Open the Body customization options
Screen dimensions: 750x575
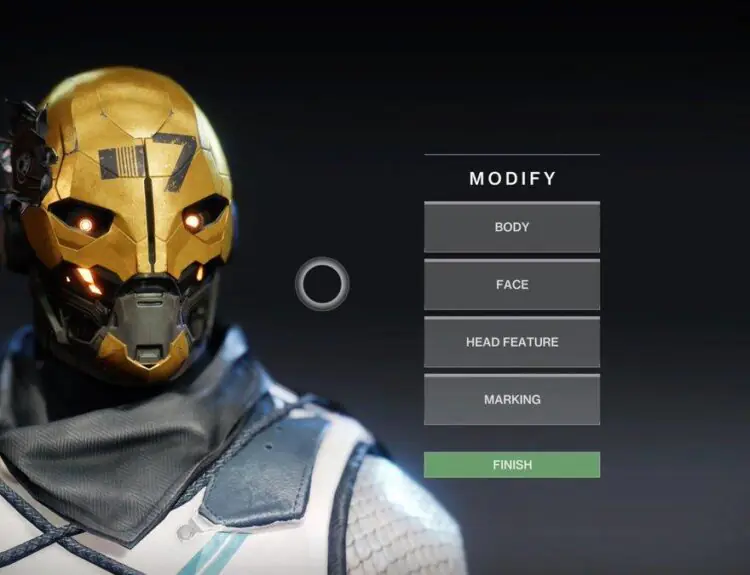coord(512,227)
